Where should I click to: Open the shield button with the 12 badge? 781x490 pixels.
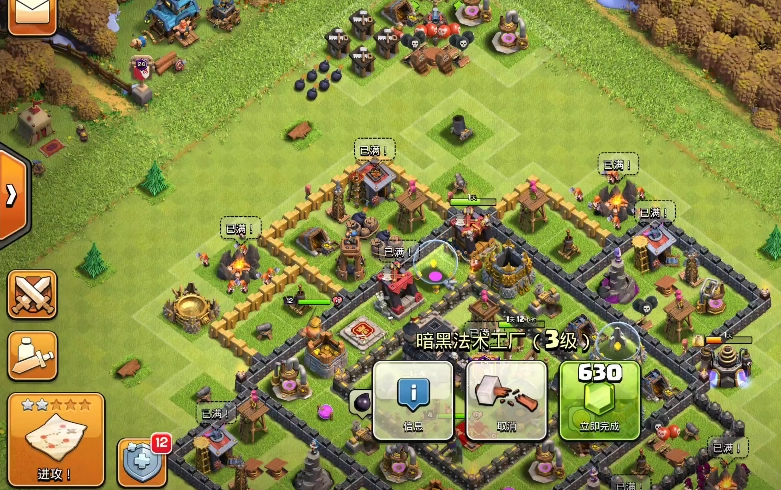tap(141, 462)
